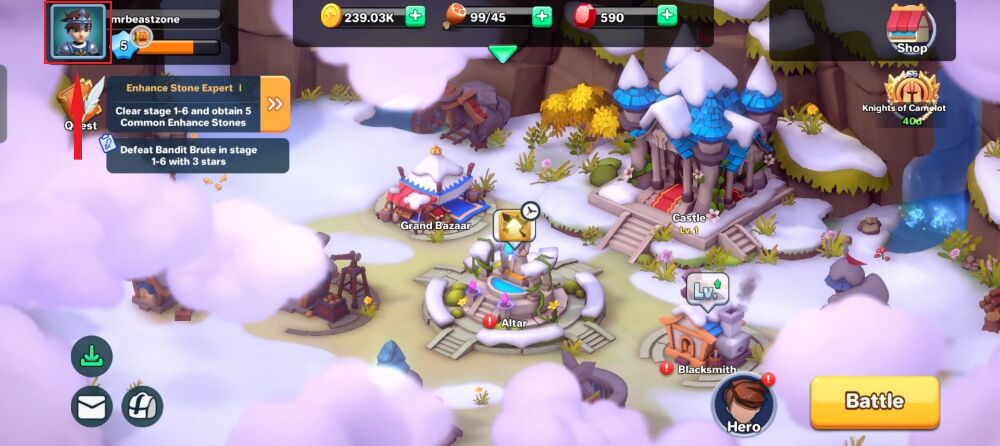Open the mail inbox
The height and width of the screenshot is (446, 1000).
91,406
